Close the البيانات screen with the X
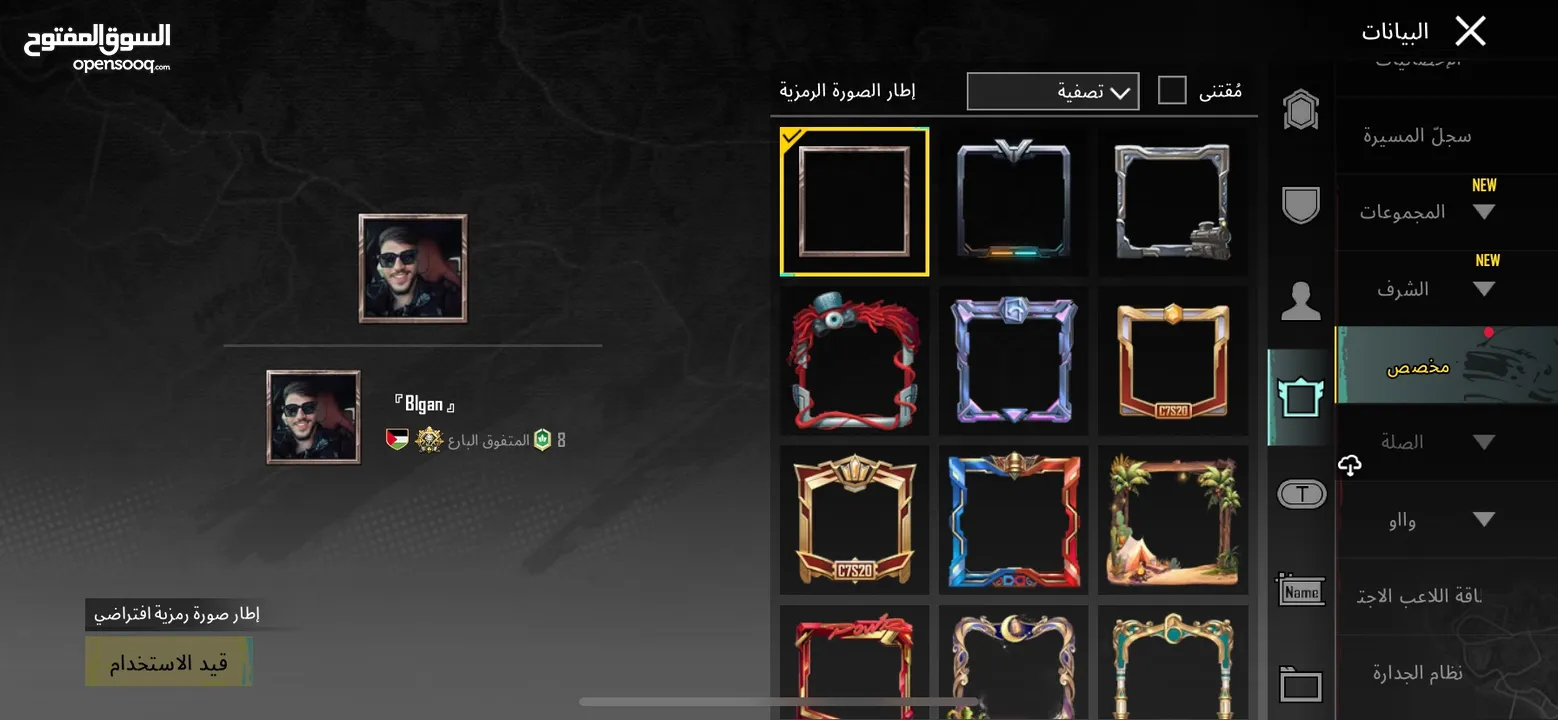This screenshot has height=720, width=1558. click(x=1470, y=30)
